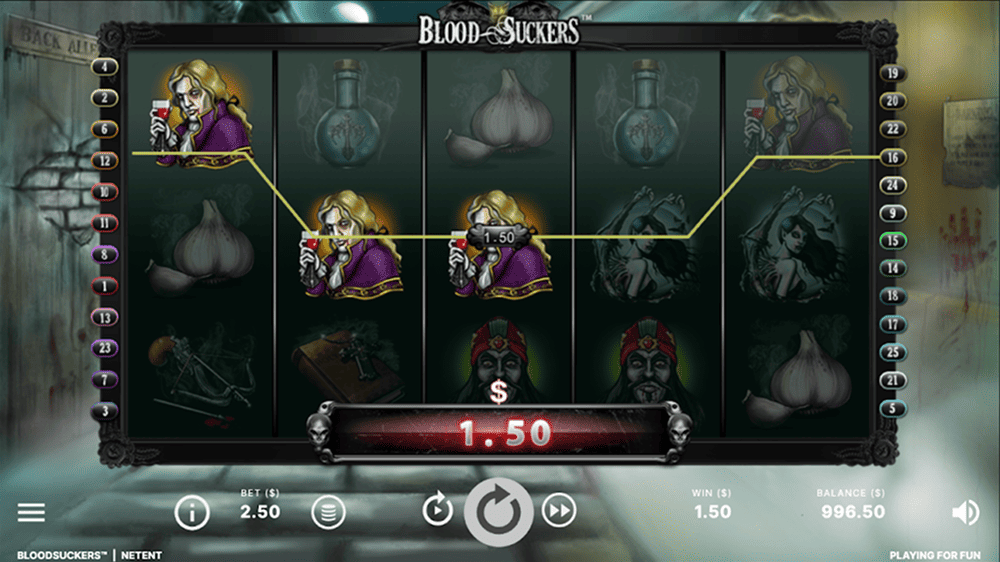Open the hamburger menu
The height and width of the screenshot is (562, 1000).
[31, 512]
